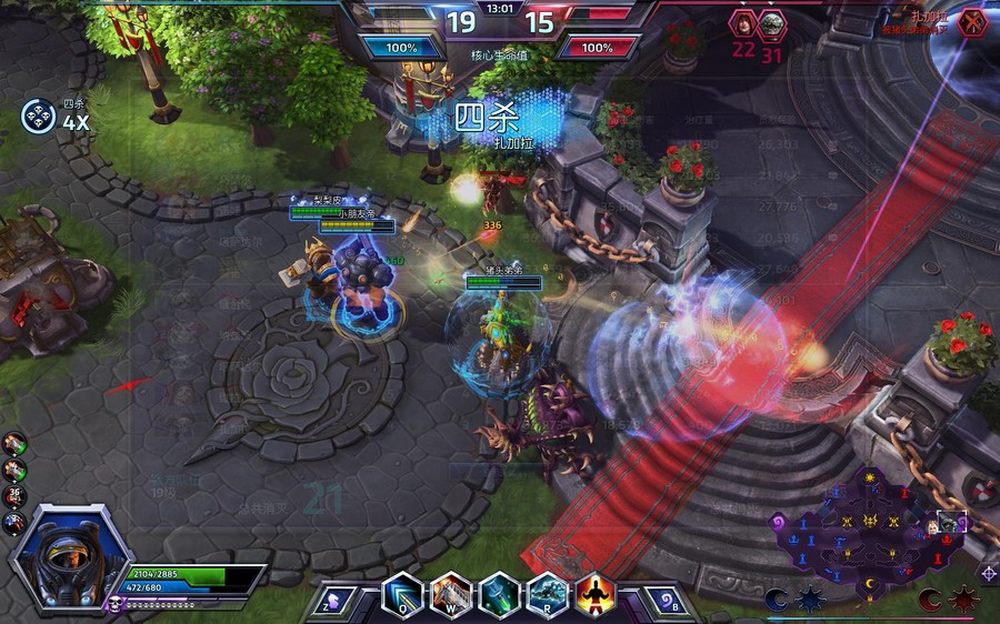Click the 四杀 4X quad-kill badge
Viewport: 1000px width, 624px height.
tap(38, 116)
